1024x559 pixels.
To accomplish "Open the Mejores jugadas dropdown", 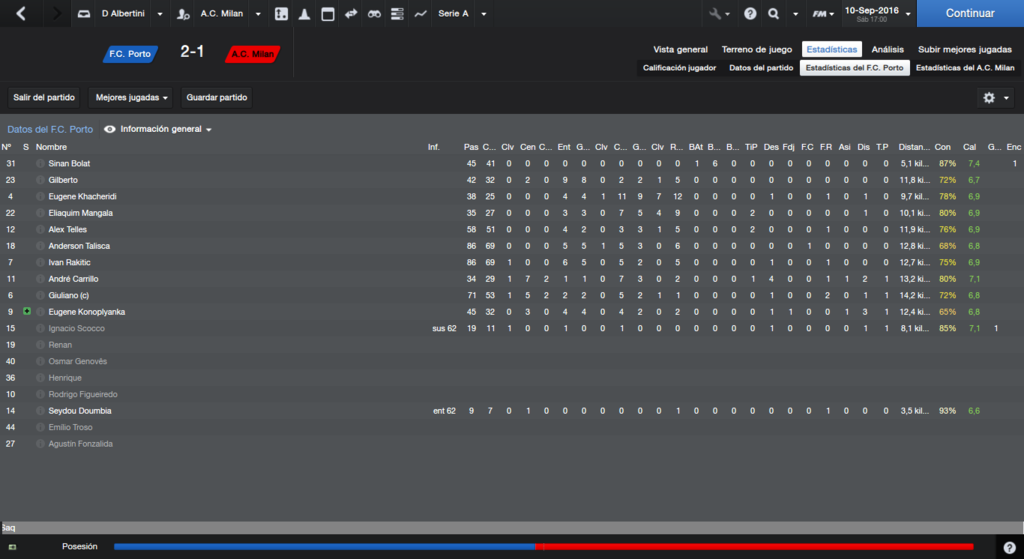I will point(131,98).
